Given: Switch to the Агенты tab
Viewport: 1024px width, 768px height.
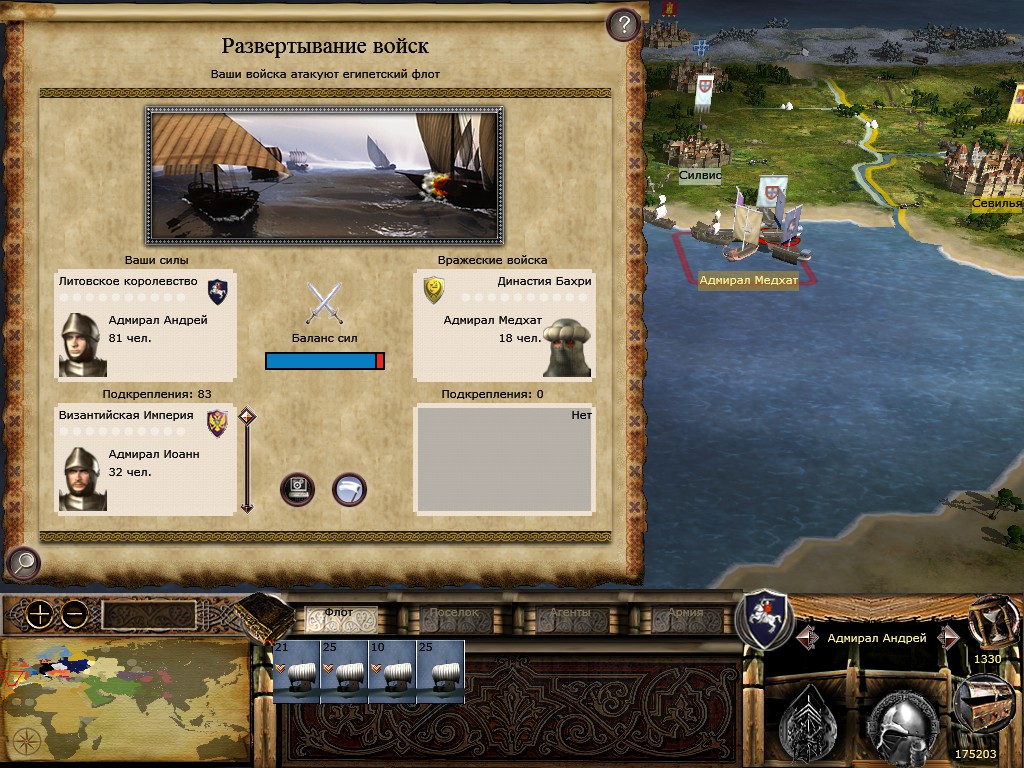Looking at the screenshot, I should [570, 614].
